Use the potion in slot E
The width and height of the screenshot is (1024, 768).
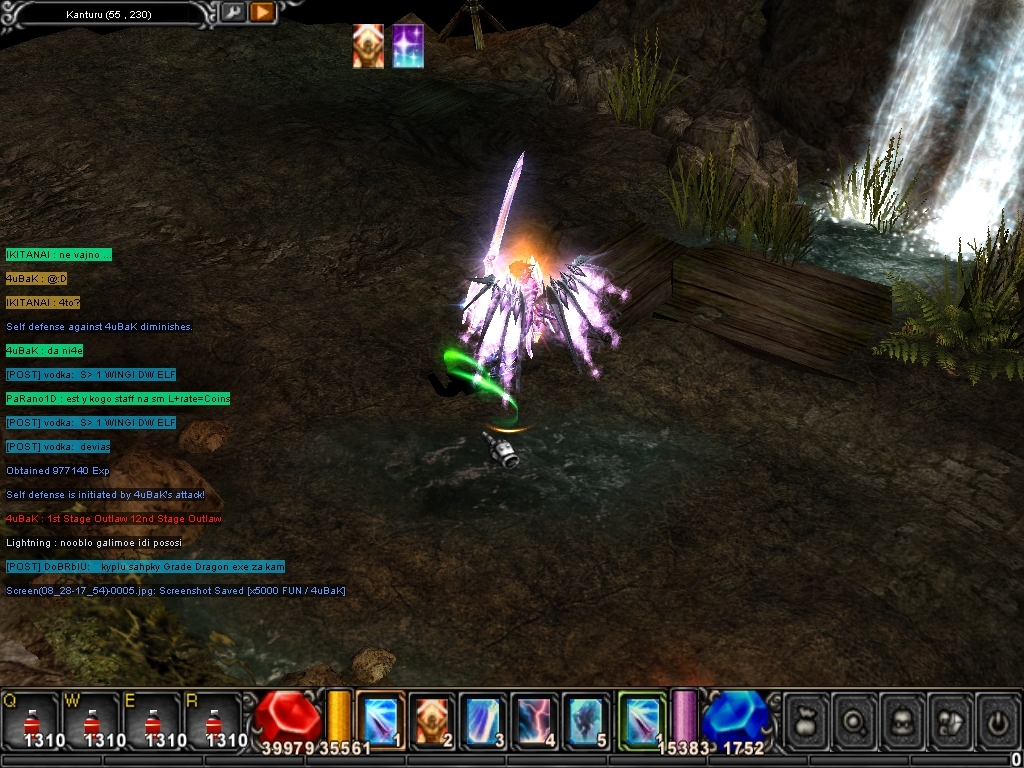[151, 718]
